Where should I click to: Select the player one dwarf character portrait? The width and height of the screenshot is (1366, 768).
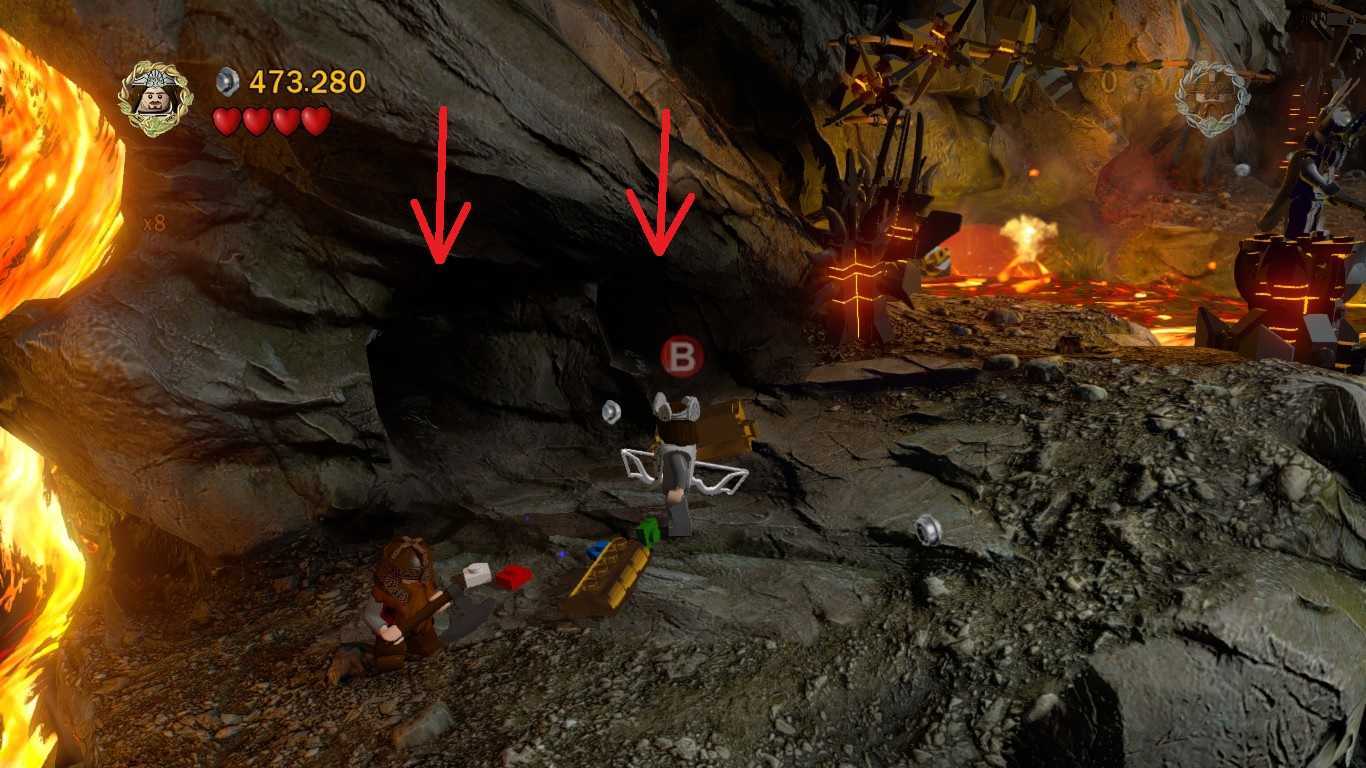point(156,98)
